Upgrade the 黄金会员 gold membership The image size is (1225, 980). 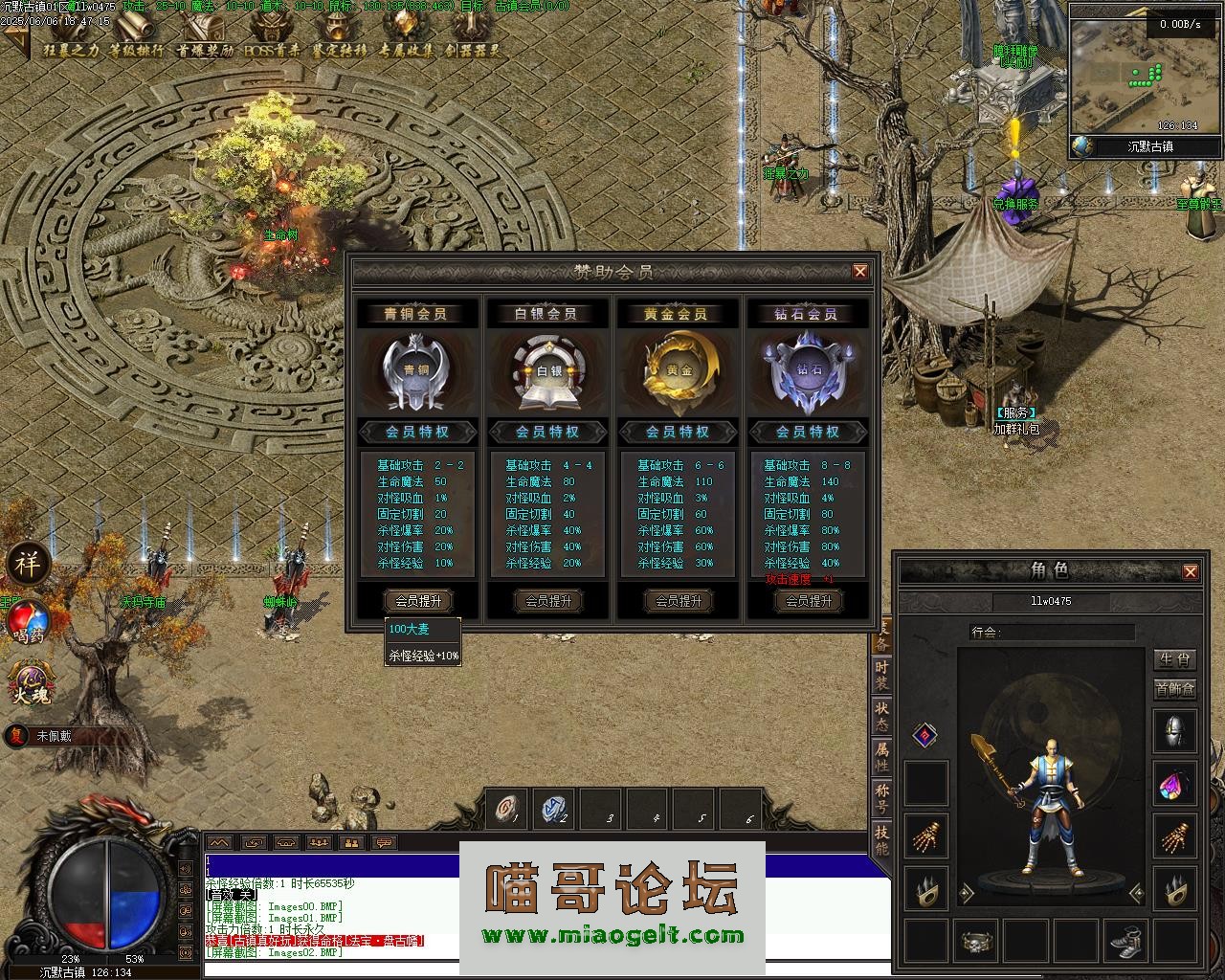679,601
